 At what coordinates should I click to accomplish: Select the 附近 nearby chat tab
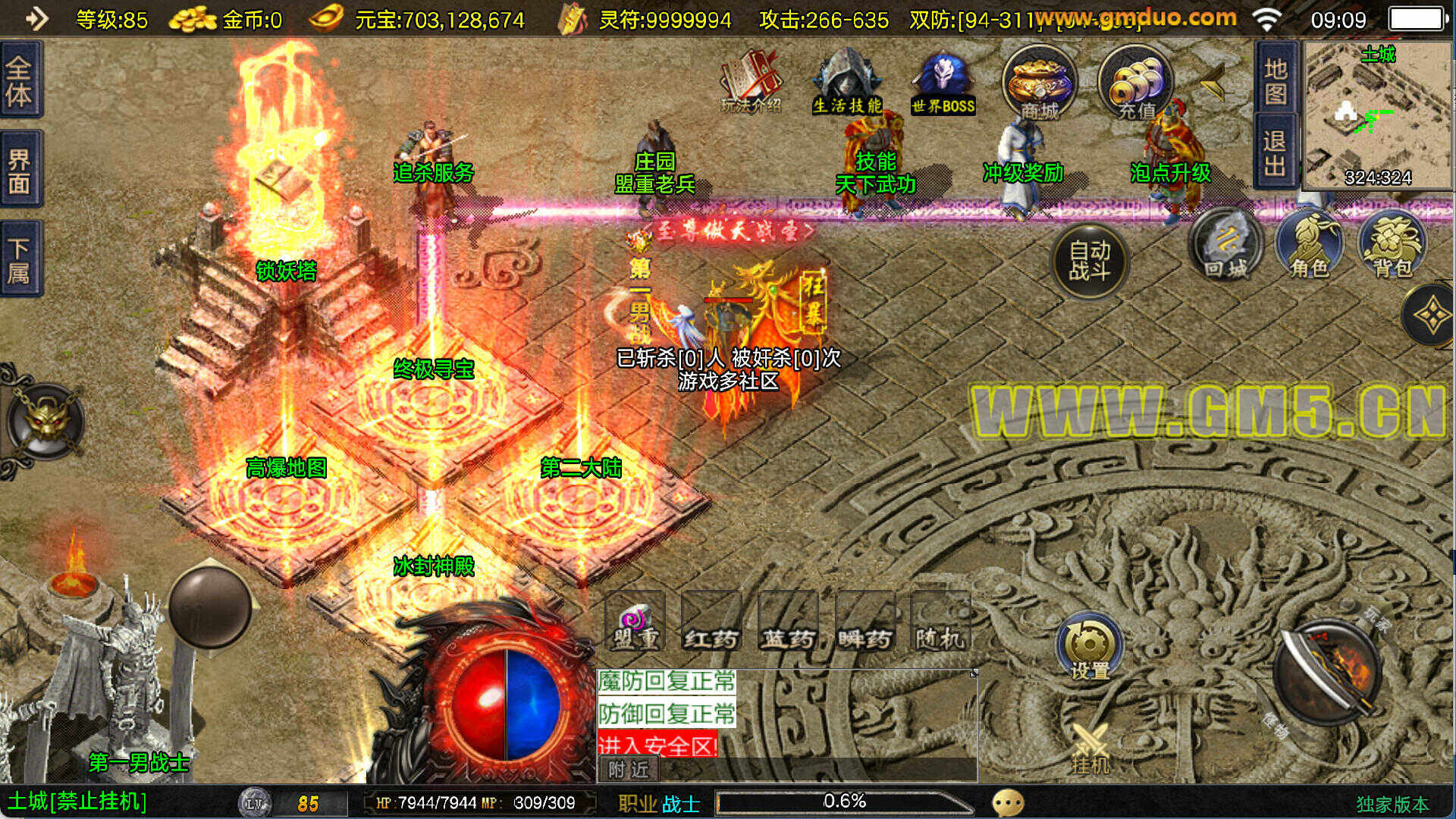point(629,770)
